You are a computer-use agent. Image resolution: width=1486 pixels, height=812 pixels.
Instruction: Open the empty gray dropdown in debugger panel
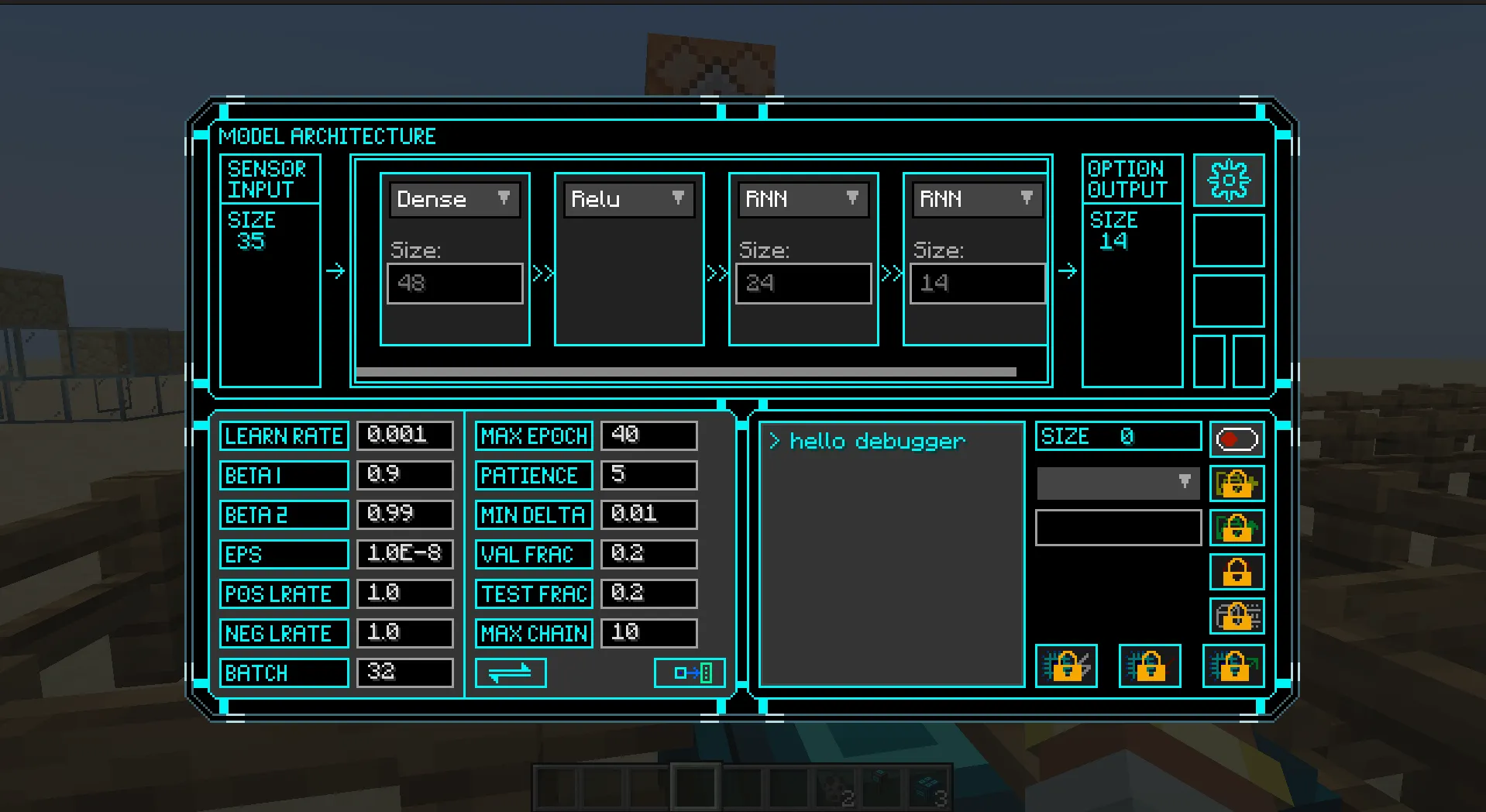[1117, 483]
